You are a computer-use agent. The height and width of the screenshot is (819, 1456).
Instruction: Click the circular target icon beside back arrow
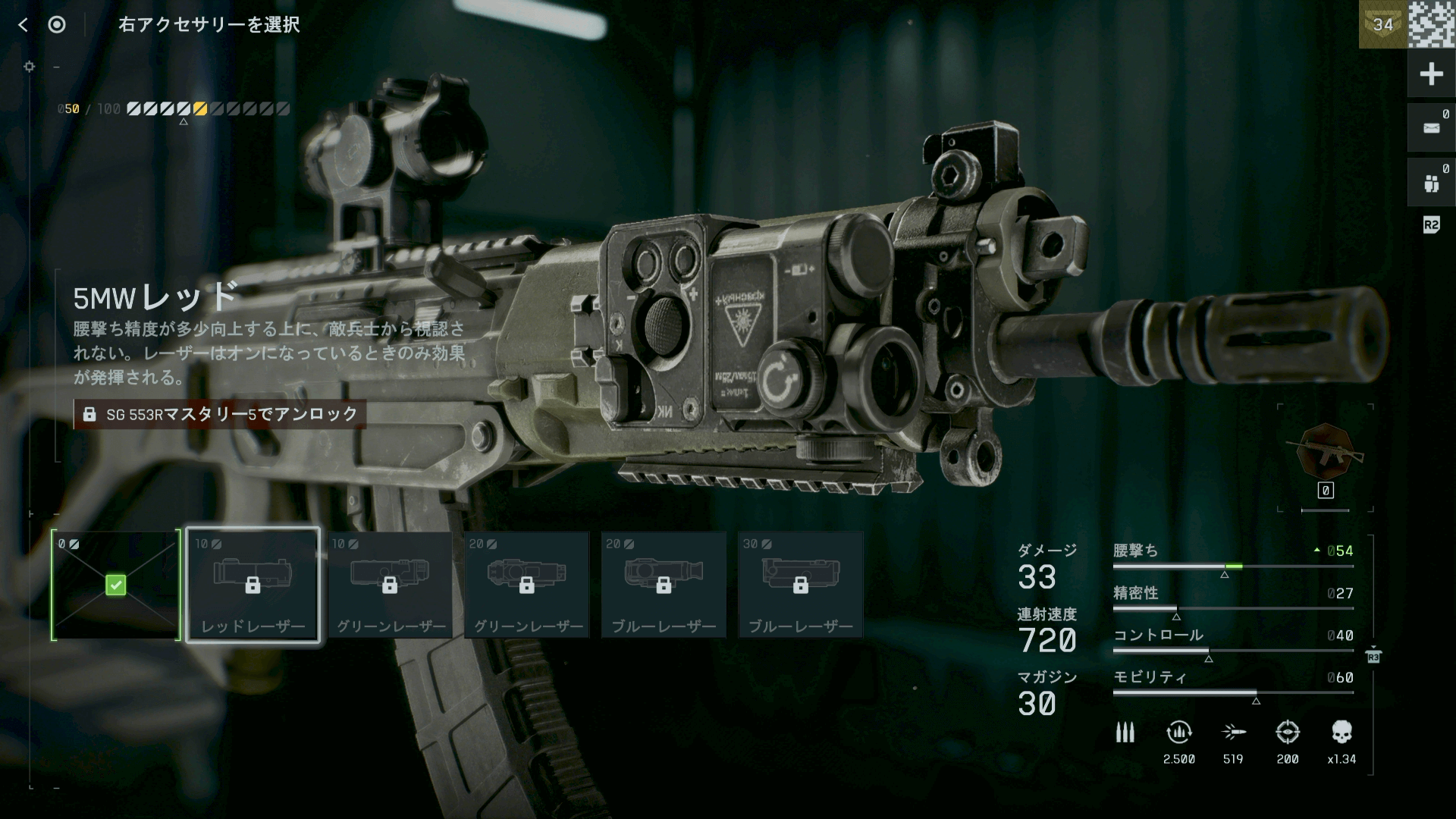pyautogui.click(x=57, y=25)
